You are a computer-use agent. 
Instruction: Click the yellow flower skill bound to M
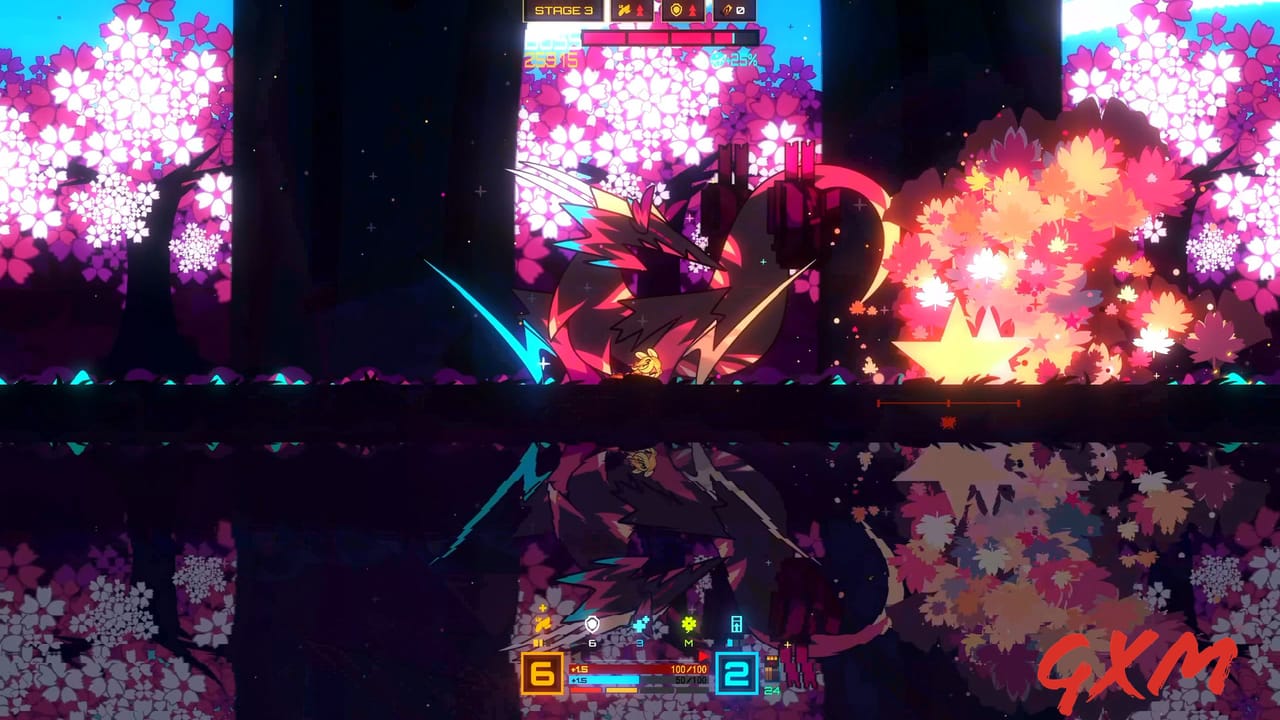[x=689, y=623]
